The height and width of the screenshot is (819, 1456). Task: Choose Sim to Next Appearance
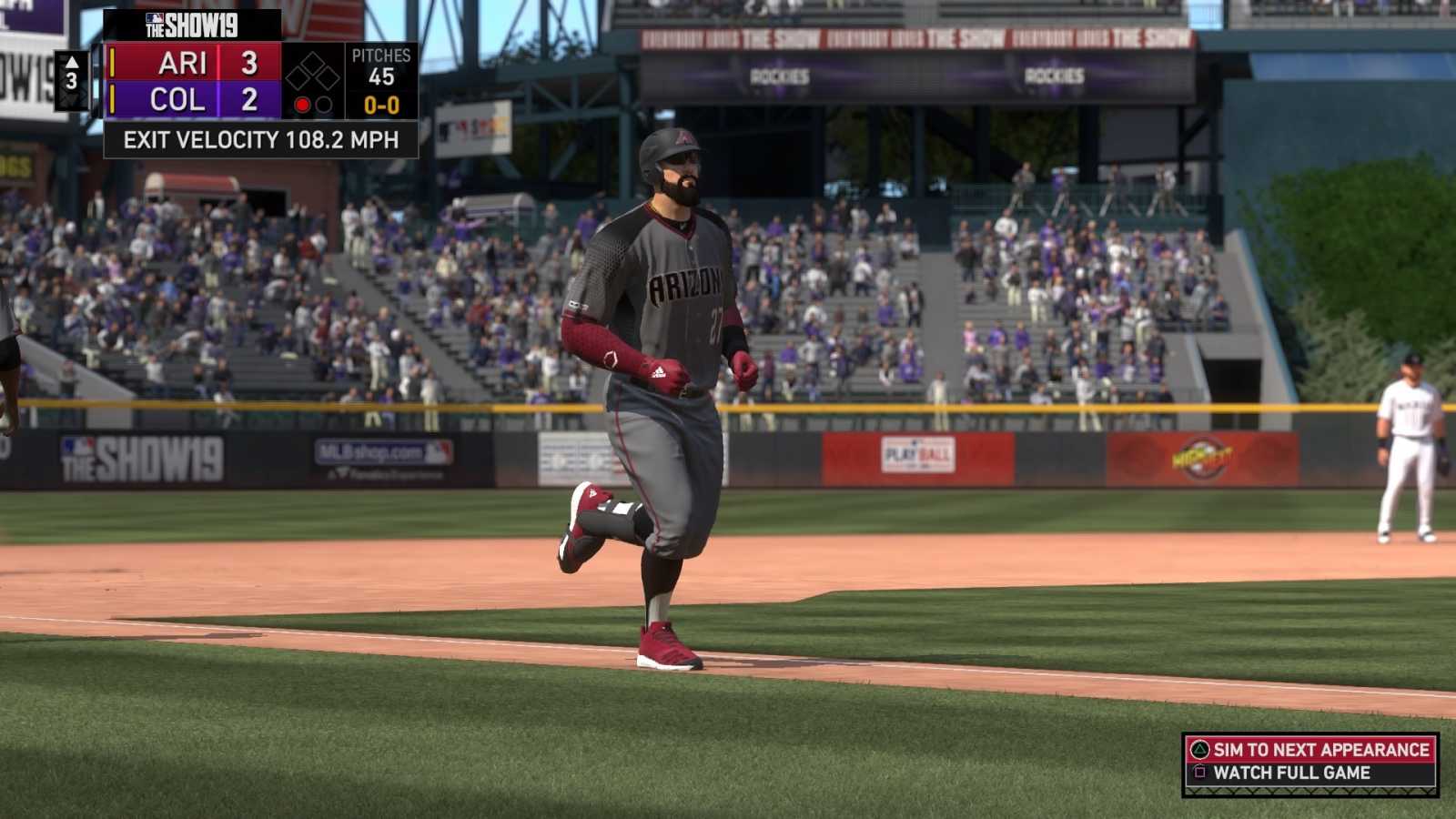point(1310,750)
